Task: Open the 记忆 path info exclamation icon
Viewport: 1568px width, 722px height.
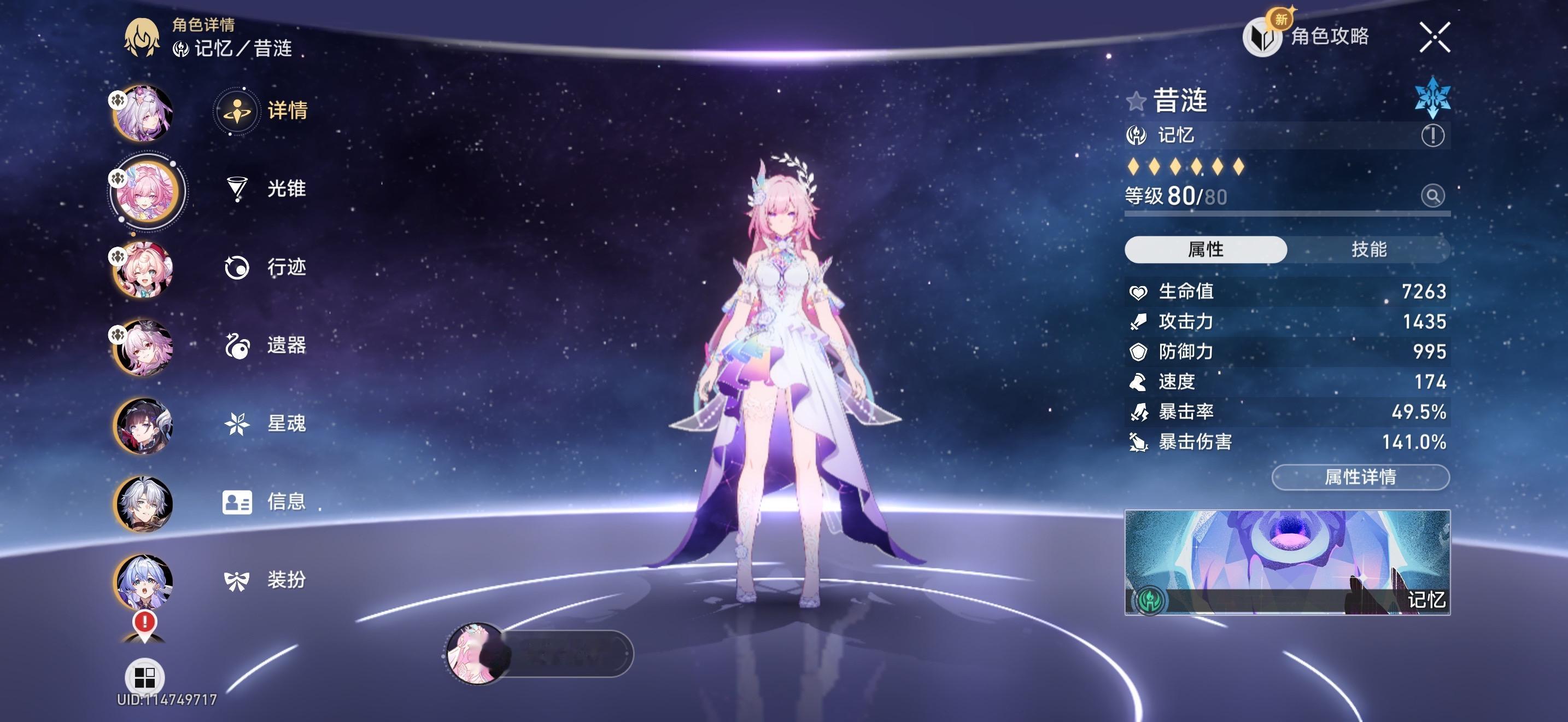Action: pyautogui.click(x=1432, y=135)
